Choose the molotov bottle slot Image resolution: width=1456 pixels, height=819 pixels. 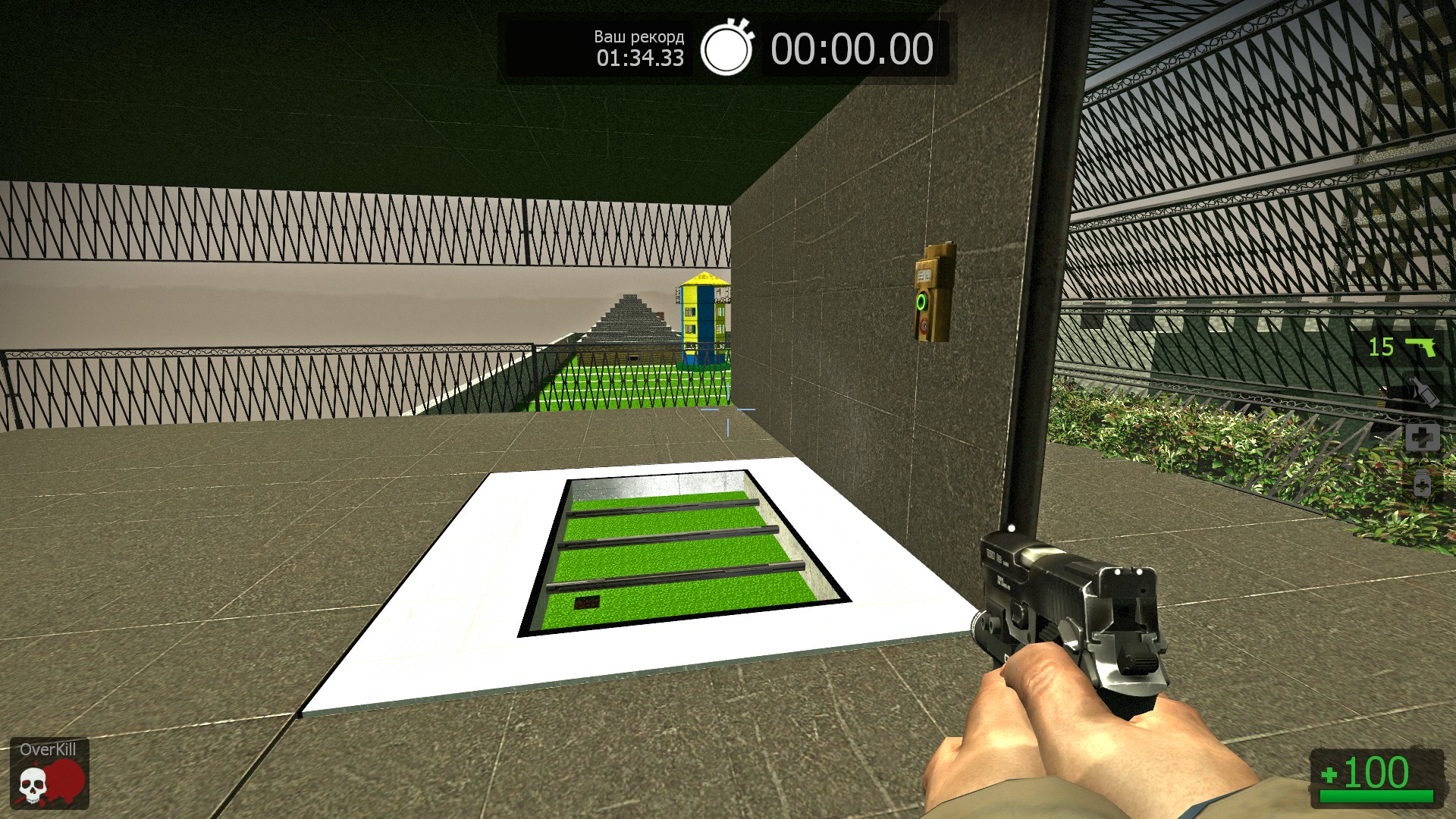1422,392
